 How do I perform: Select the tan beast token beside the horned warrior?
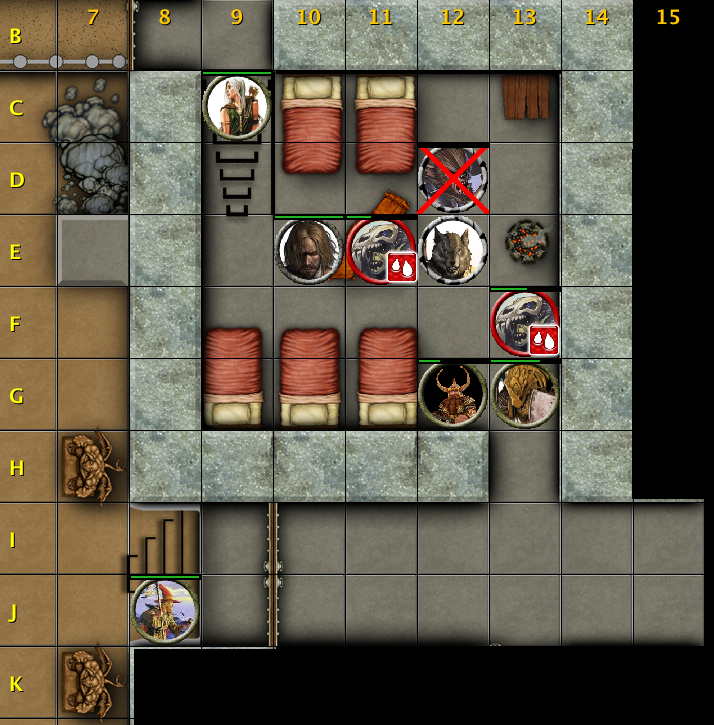525,394
